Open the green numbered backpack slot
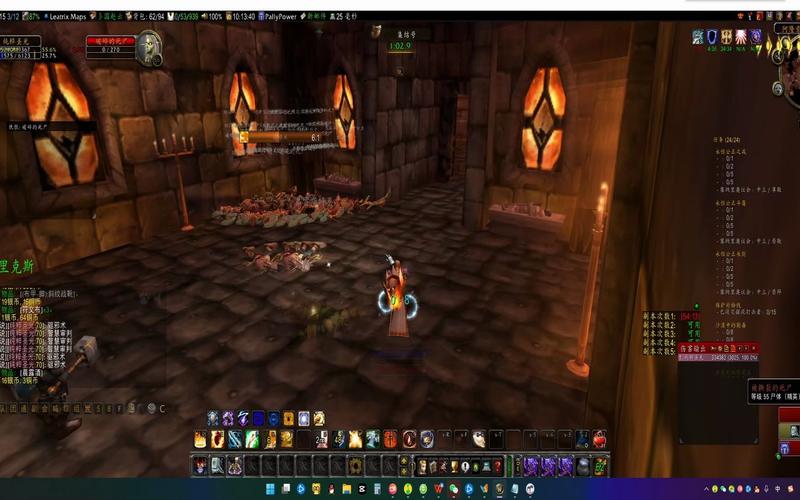 point(600,465)
